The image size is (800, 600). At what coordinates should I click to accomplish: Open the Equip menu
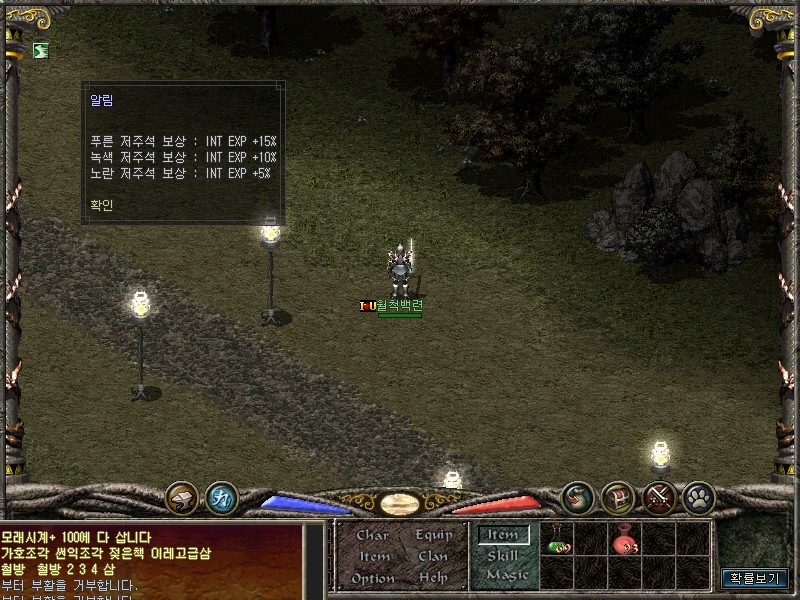coord(433,535)
